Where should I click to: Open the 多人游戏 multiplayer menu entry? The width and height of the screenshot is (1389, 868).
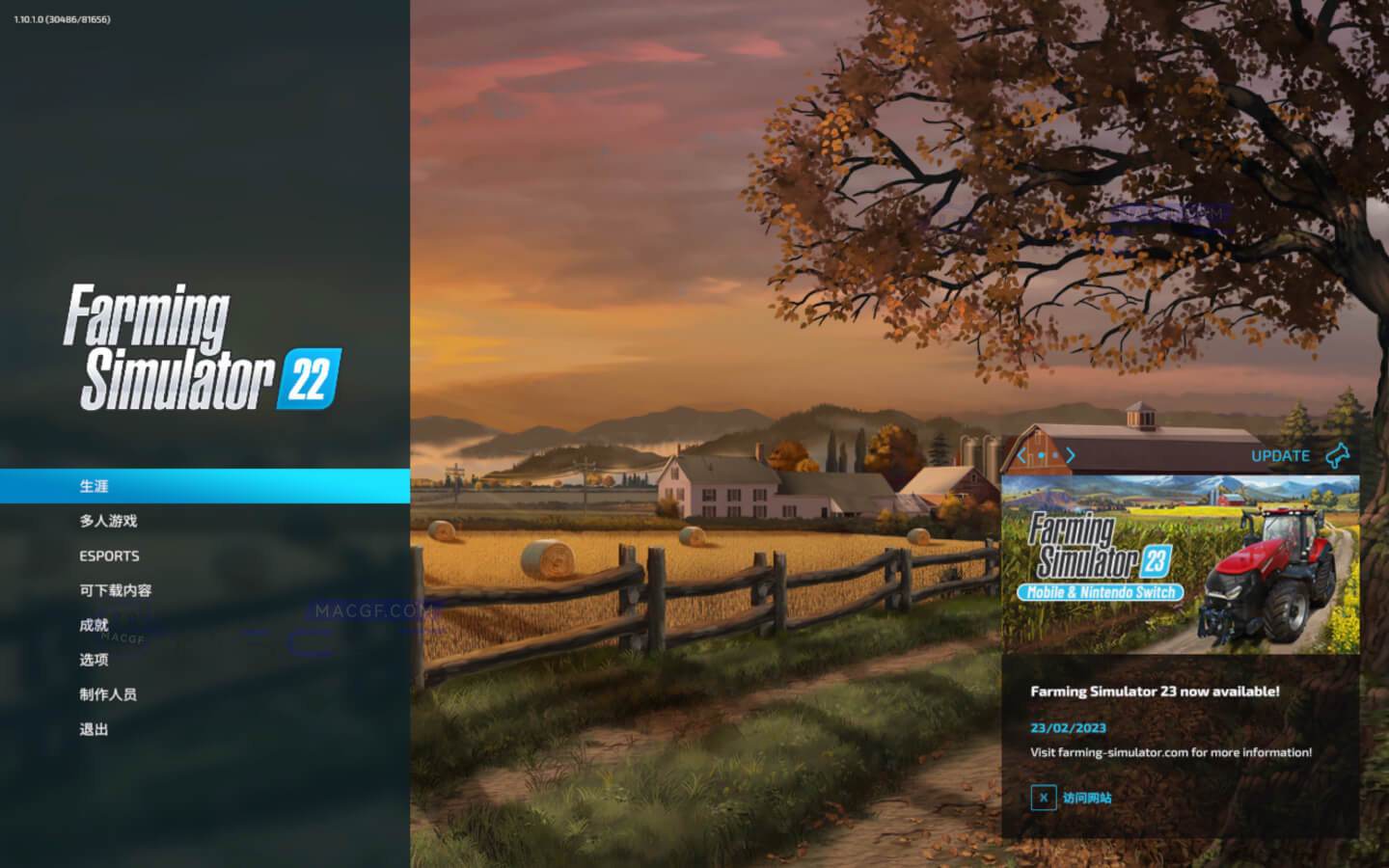106,521
